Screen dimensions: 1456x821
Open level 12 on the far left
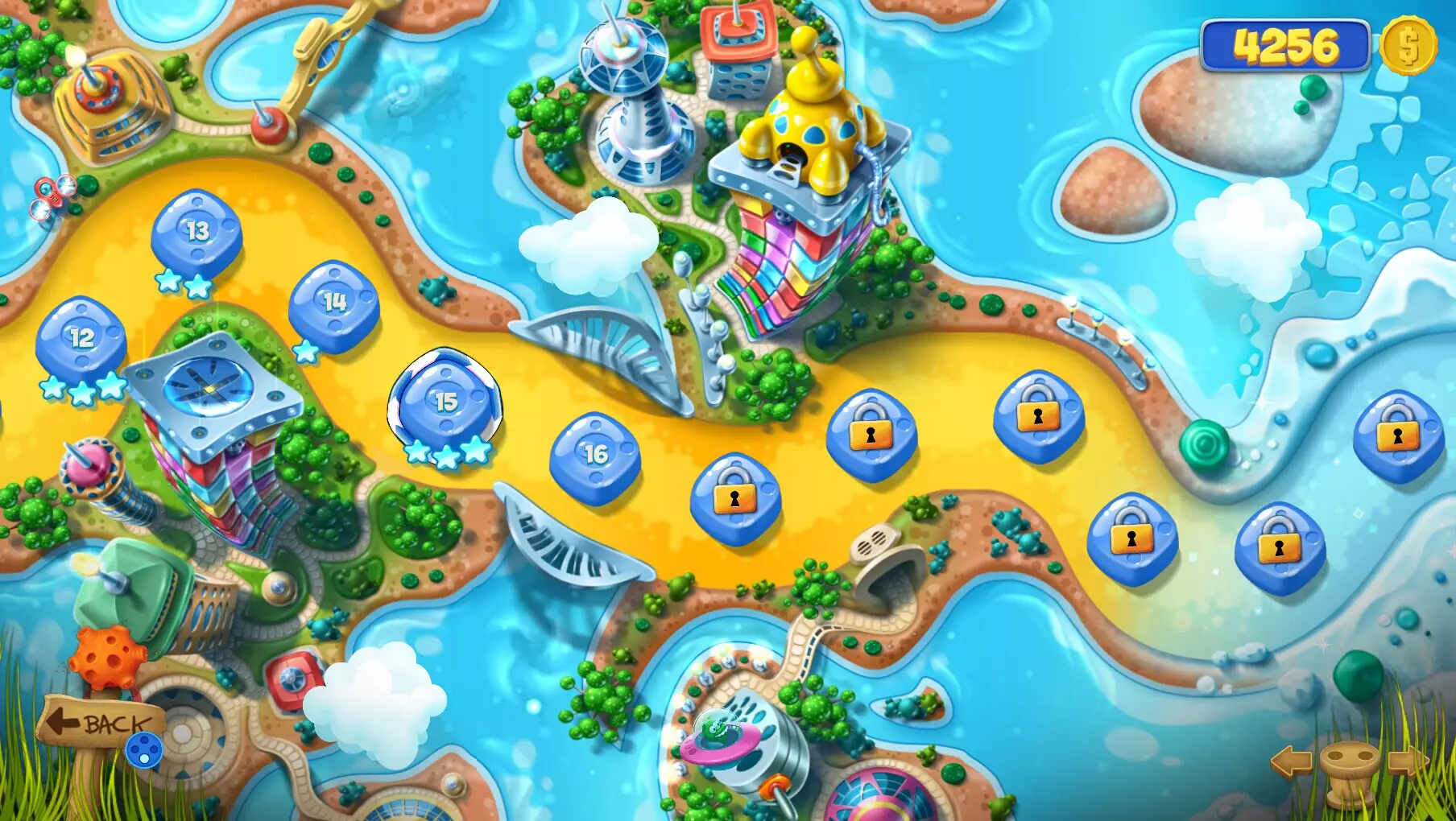point(80,339)
